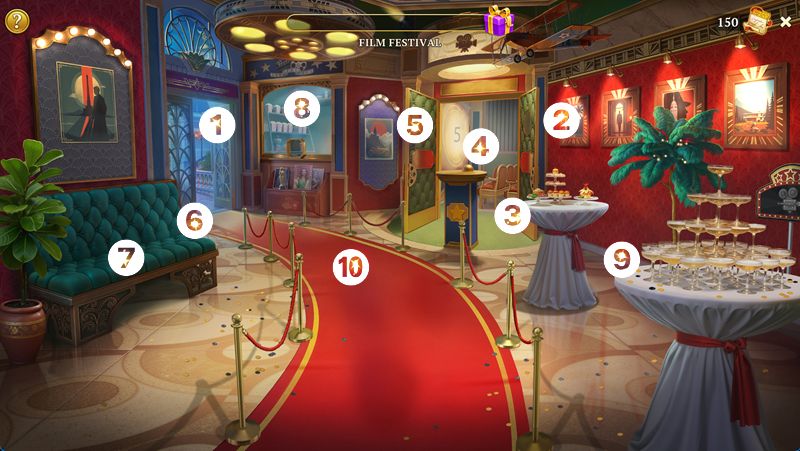Pick decoration marker number 7
The height and width of the screenshot is (451, 800).
[x=126, y=258]
